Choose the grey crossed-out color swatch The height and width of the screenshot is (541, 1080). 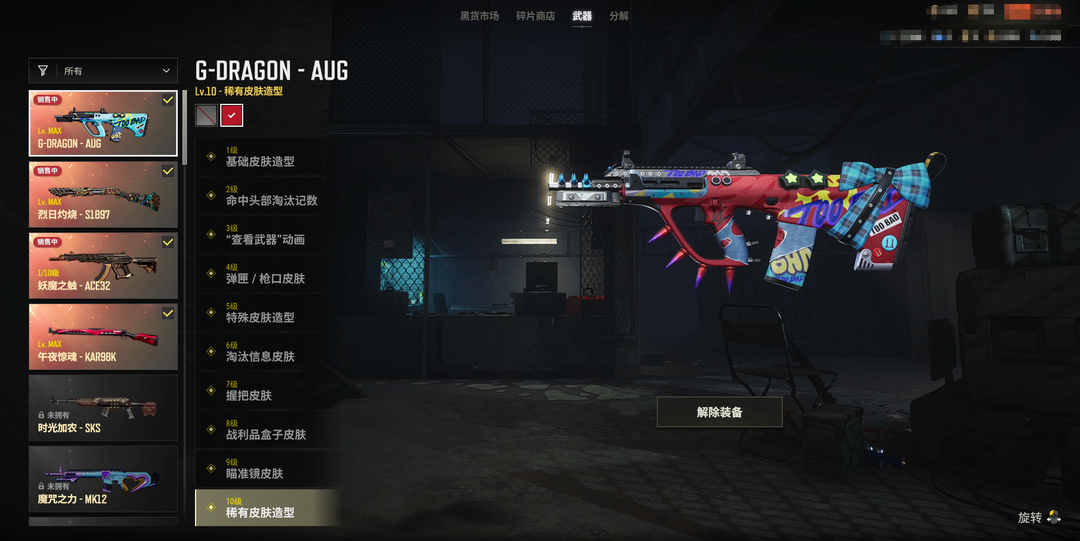[206, 116]
